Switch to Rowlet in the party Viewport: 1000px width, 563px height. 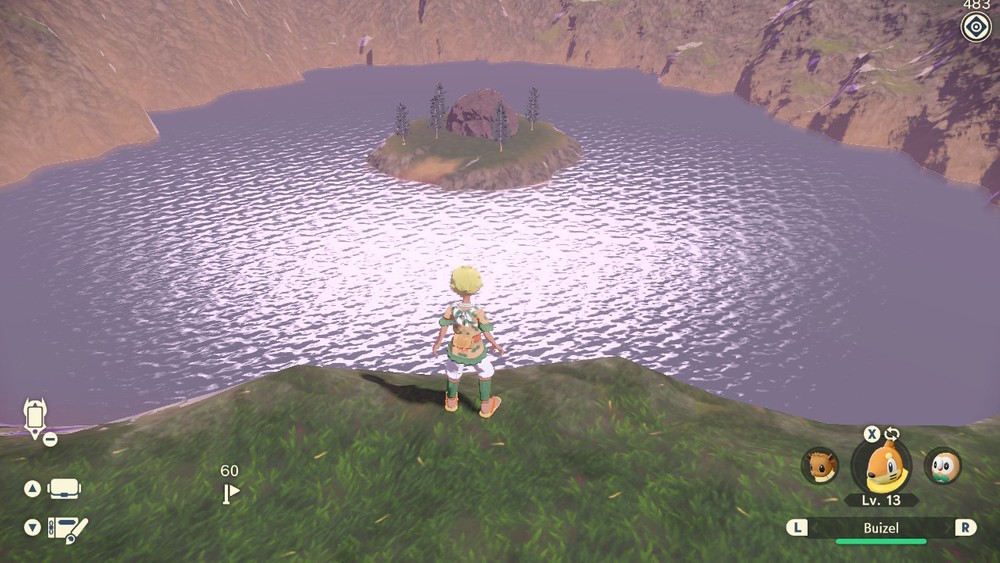click(x=942, y=466)
